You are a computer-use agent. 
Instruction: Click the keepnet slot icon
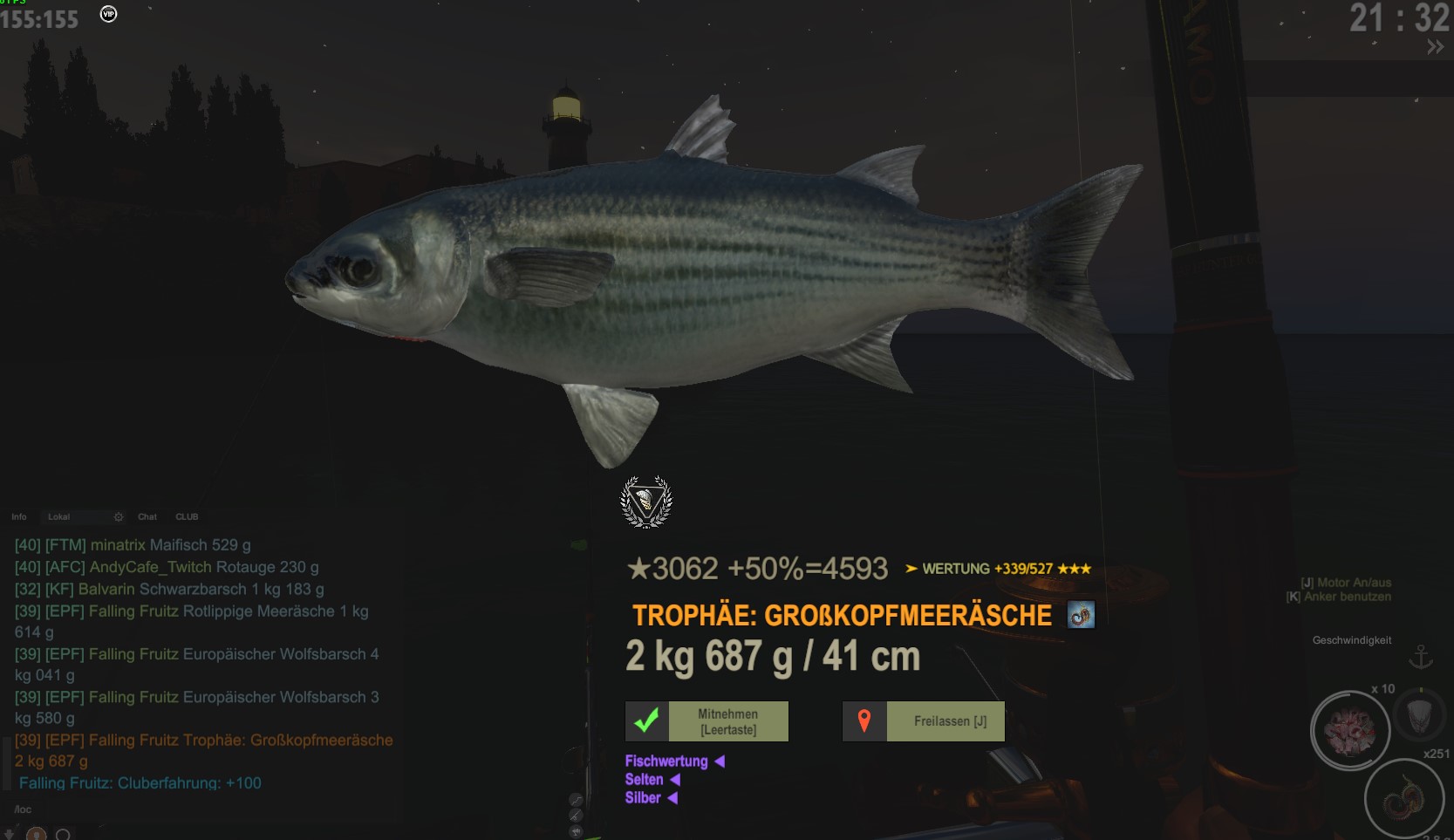[x=1420, y=716]
